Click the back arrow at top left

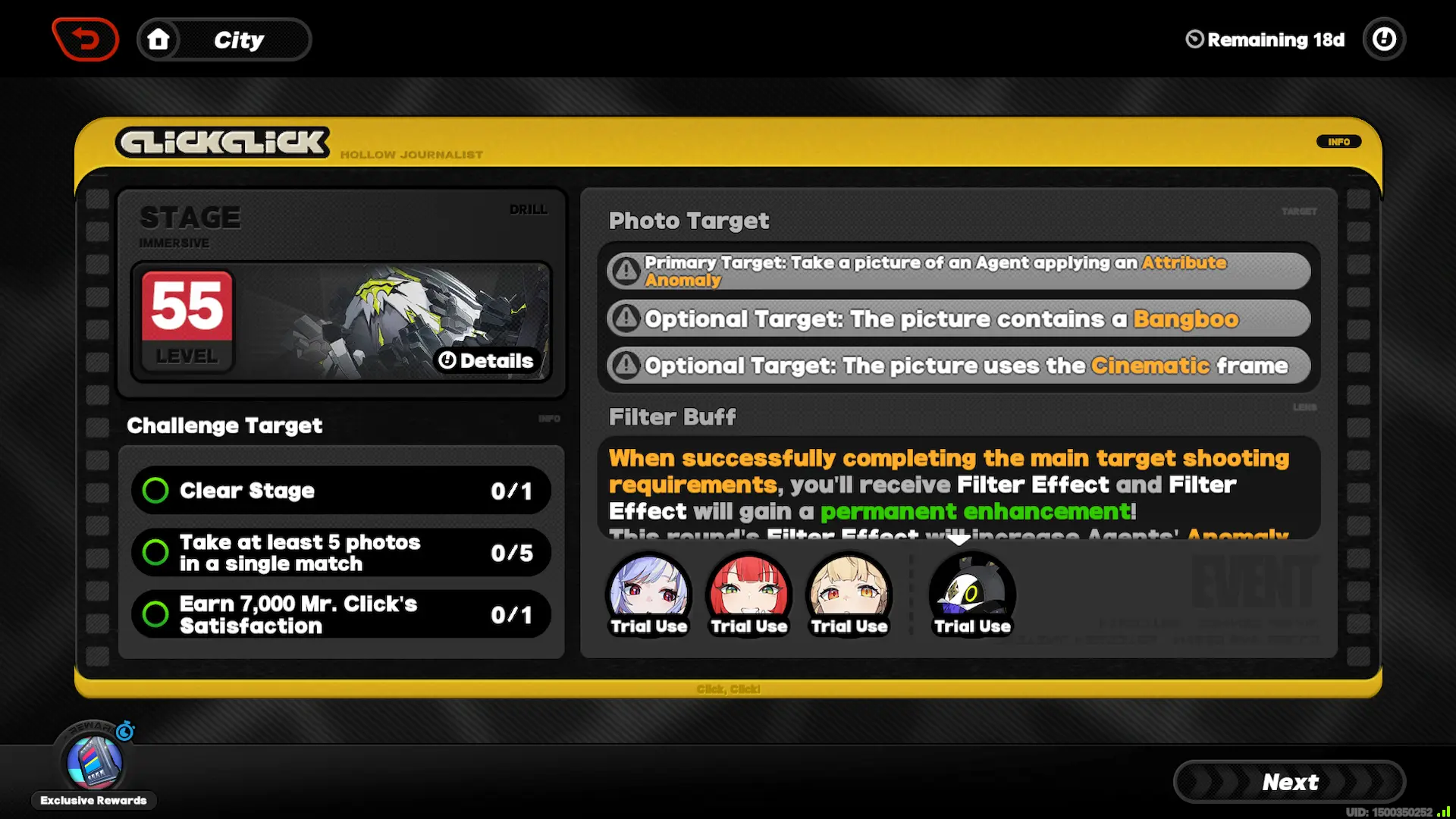point(85,39)
